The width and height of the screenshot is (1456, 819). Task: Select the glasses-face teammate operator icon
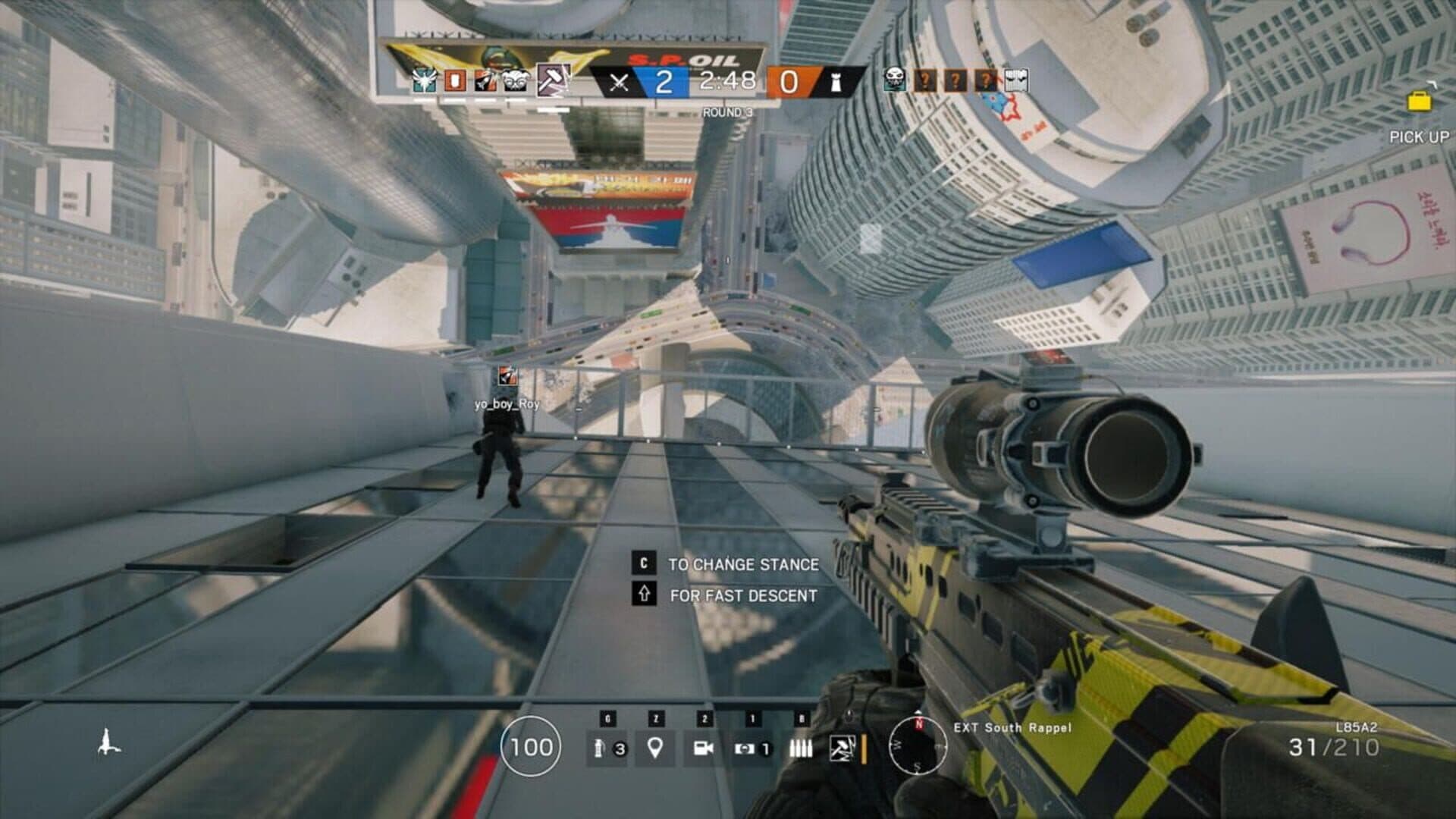tap(516, 80)
